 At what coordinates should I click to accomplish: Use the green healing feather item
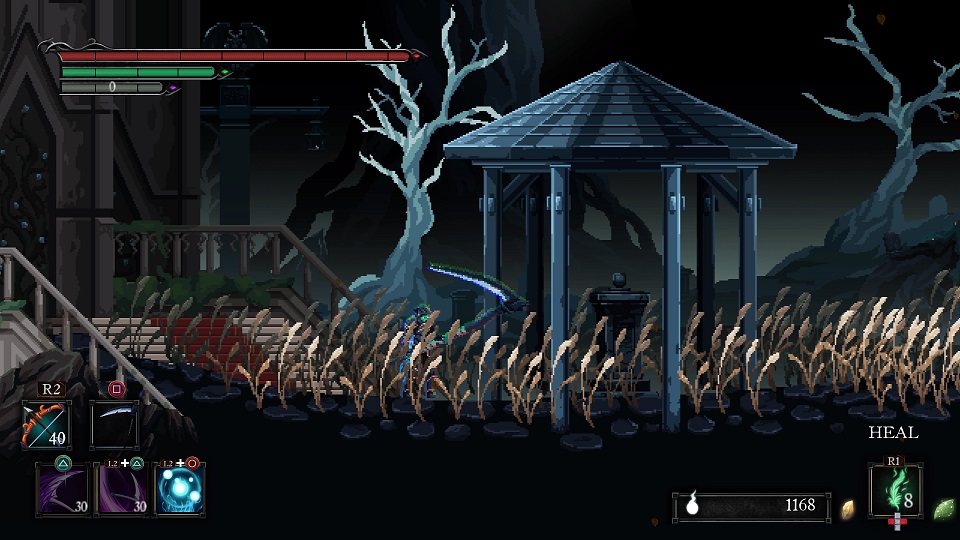tap(895, 490)
